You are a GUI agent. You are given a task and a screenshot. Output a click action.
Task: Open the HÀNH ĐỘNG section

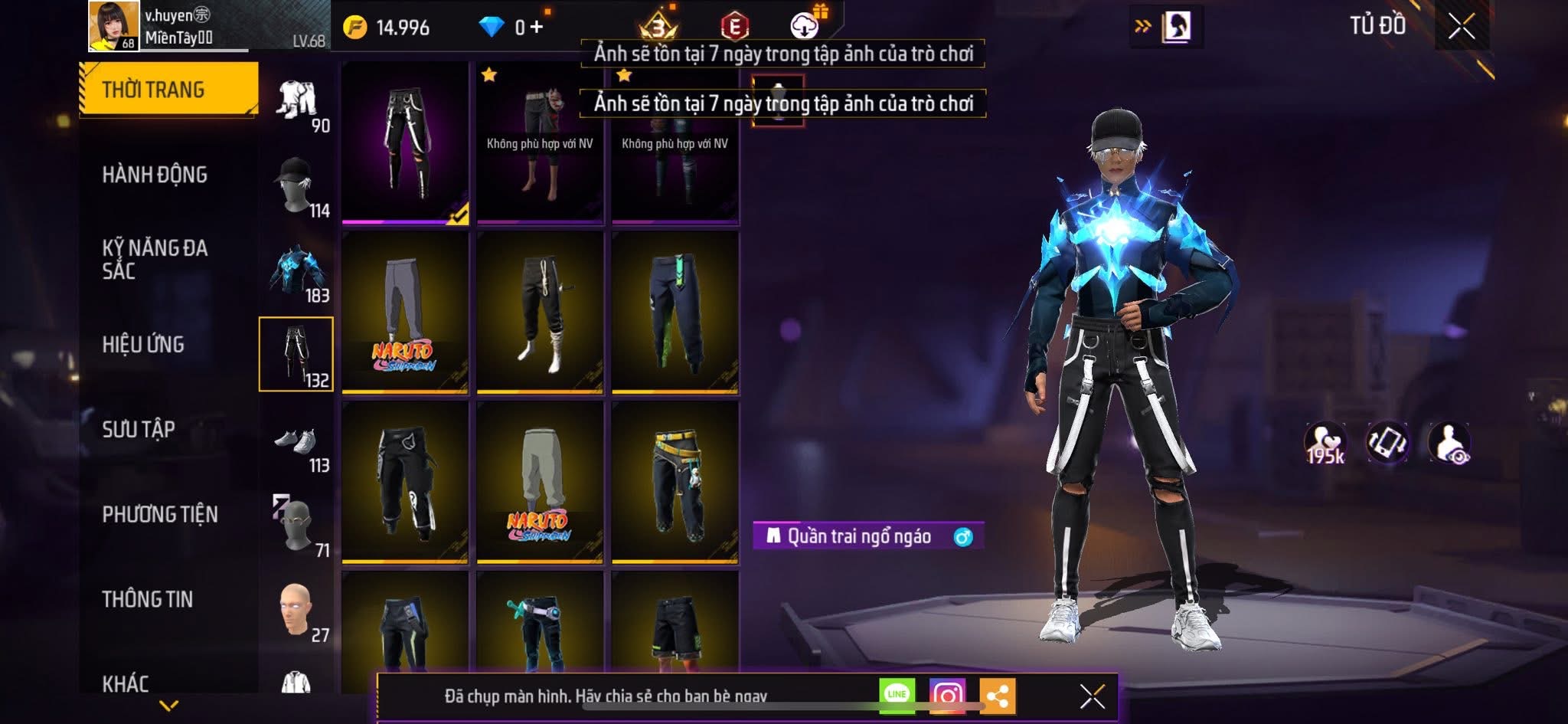click(155, 175)
